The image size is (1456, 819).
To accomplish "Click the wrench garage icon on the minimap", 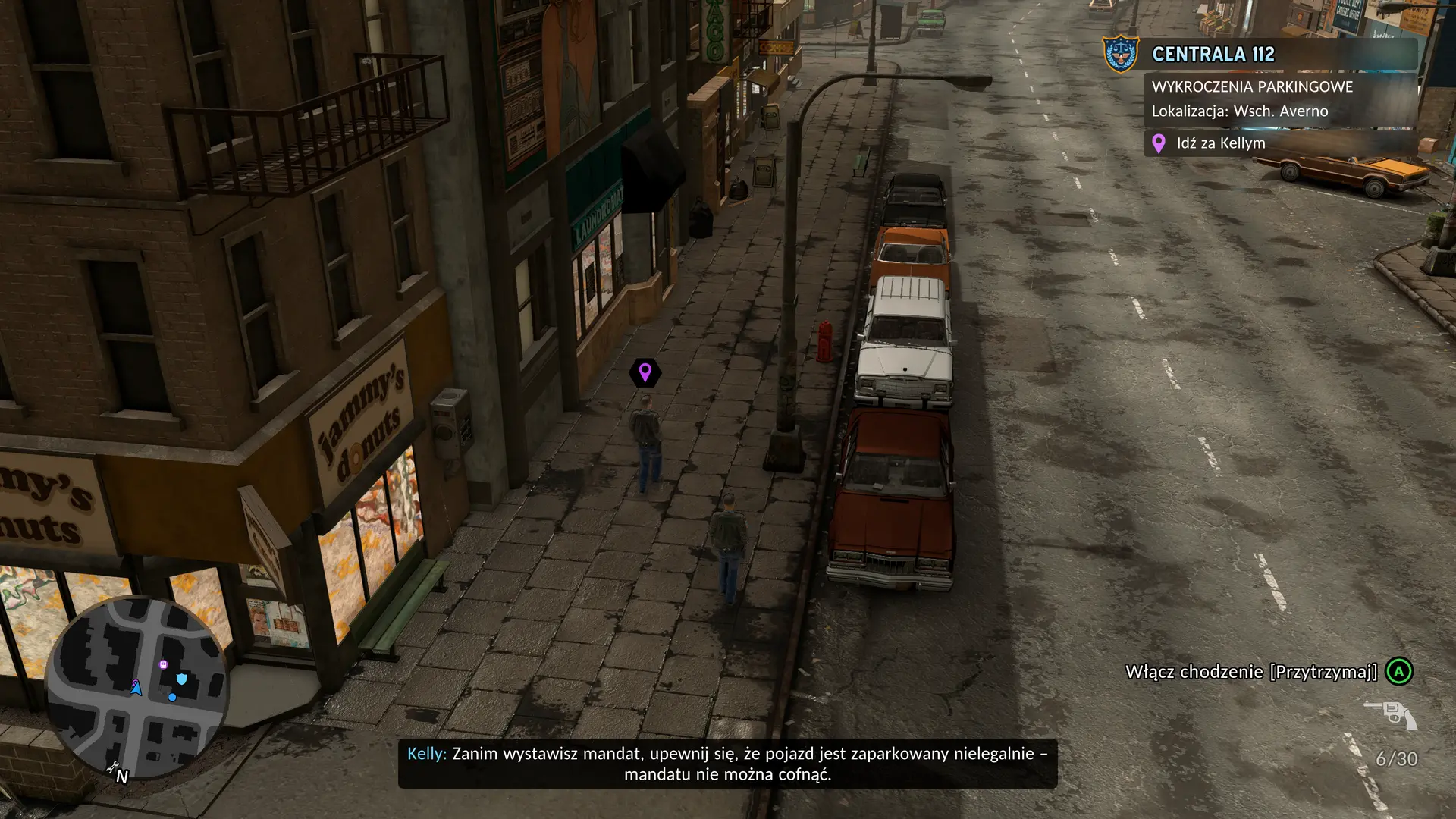I will pos(113,767).
